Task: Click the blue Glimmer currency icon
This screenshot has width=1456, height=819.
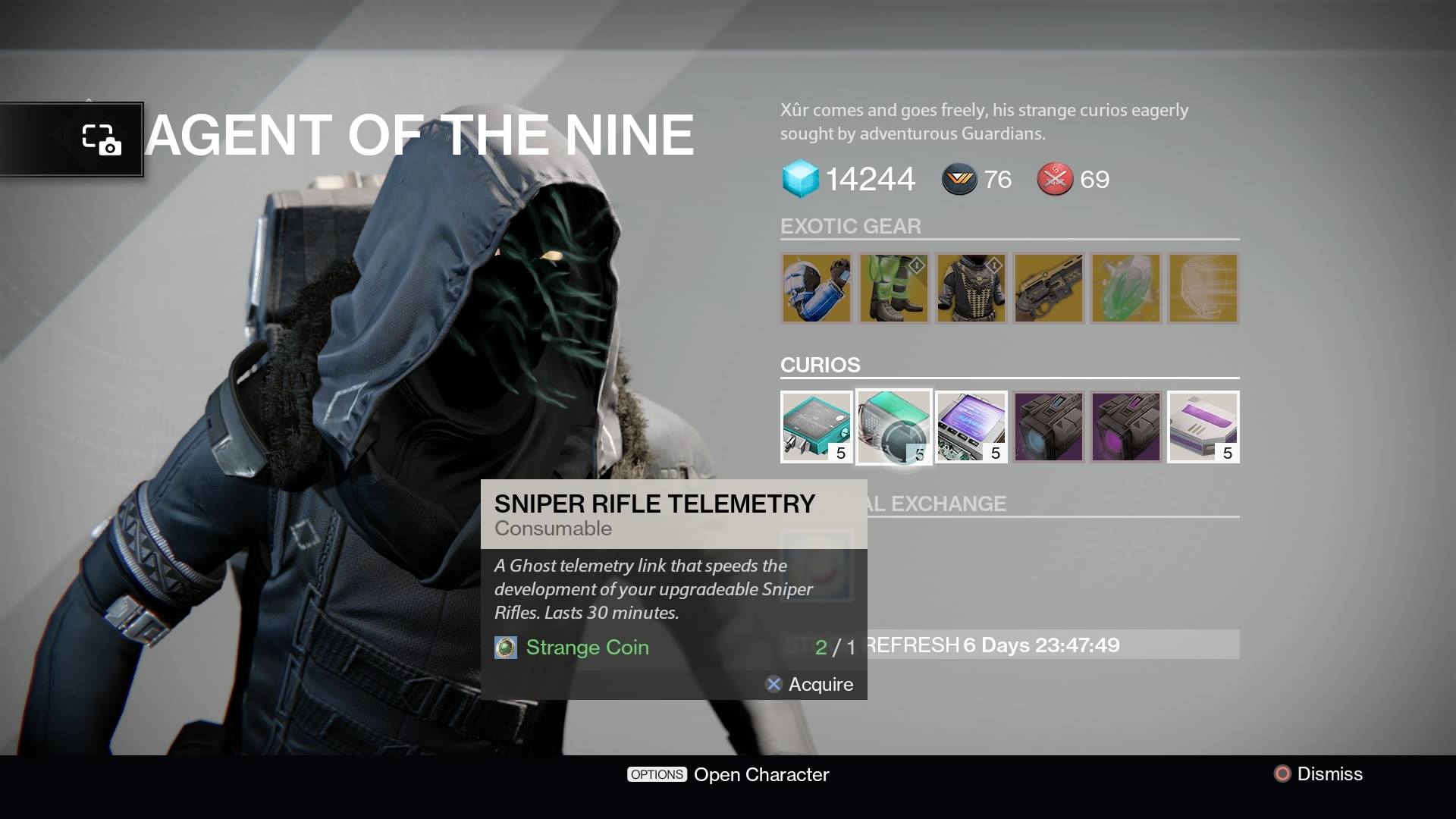Action: click(x=799, y=179)
